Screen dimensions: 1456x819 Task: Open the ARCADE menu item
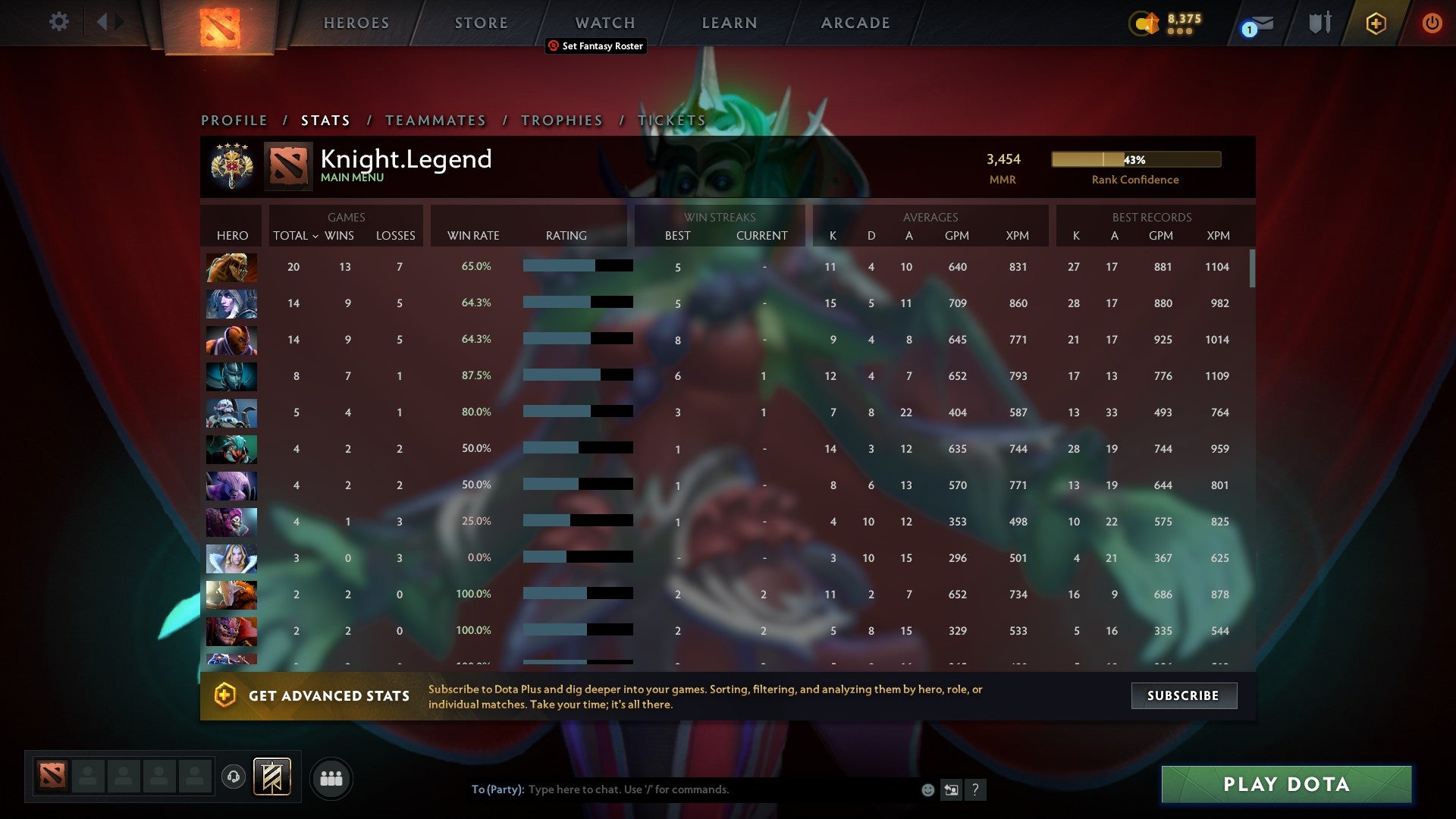[x=855, y=23]
